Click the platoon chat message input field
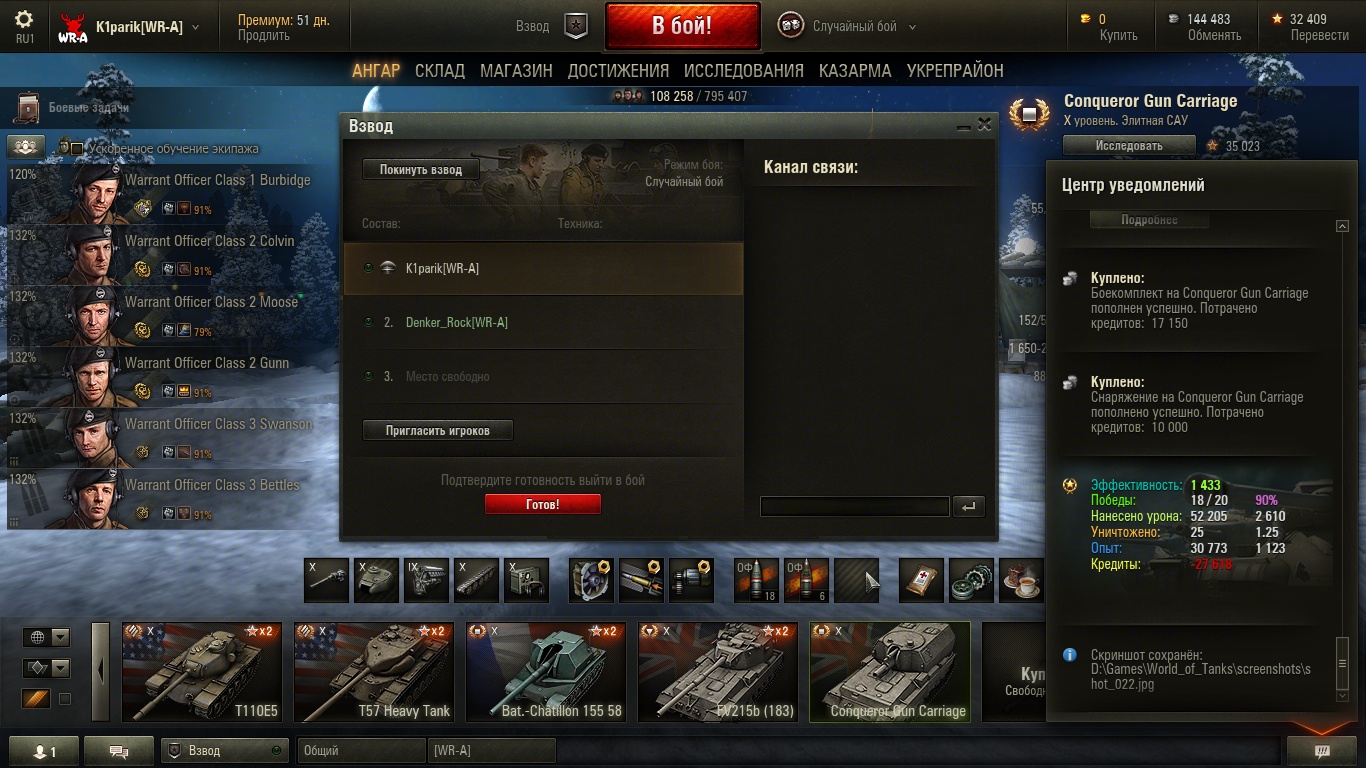The width and height of the screenshot is (1366, 768). click(x=854, y=507)
